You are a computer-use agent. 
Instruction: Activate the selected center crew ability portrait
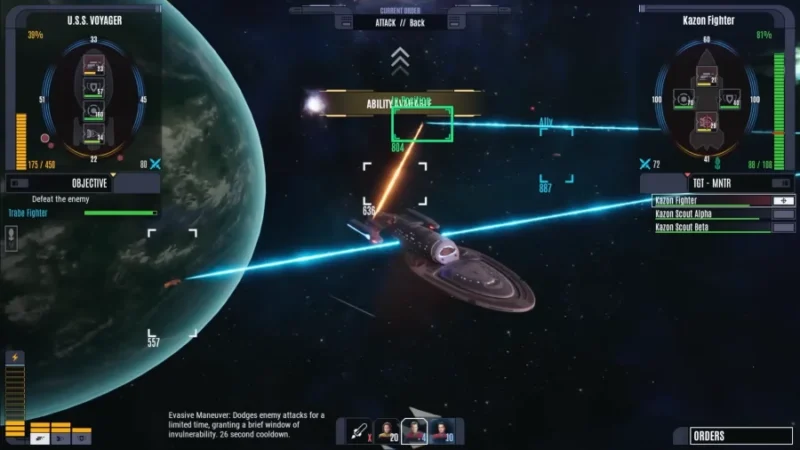414,431
